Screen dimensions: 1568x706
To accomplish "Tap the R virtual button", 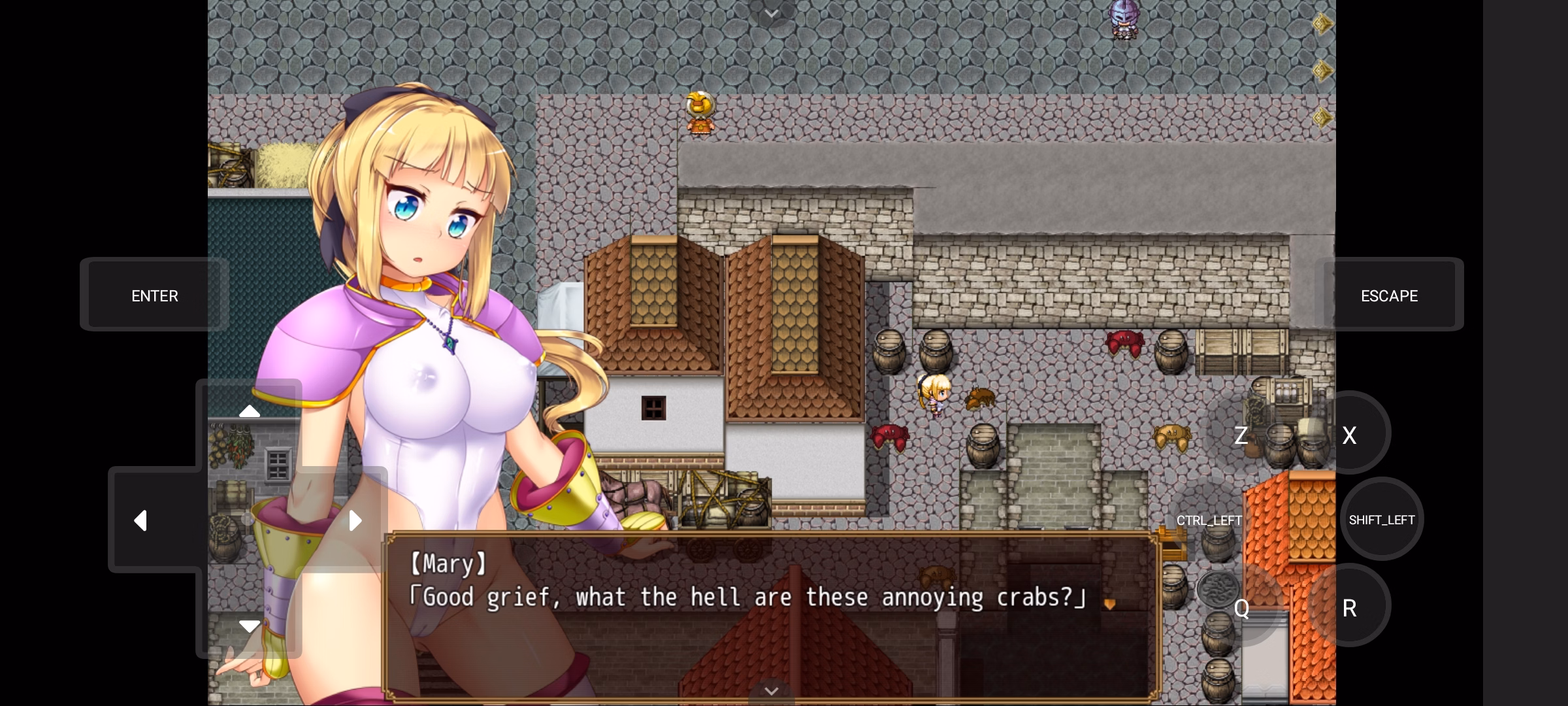I will 1349,608.
